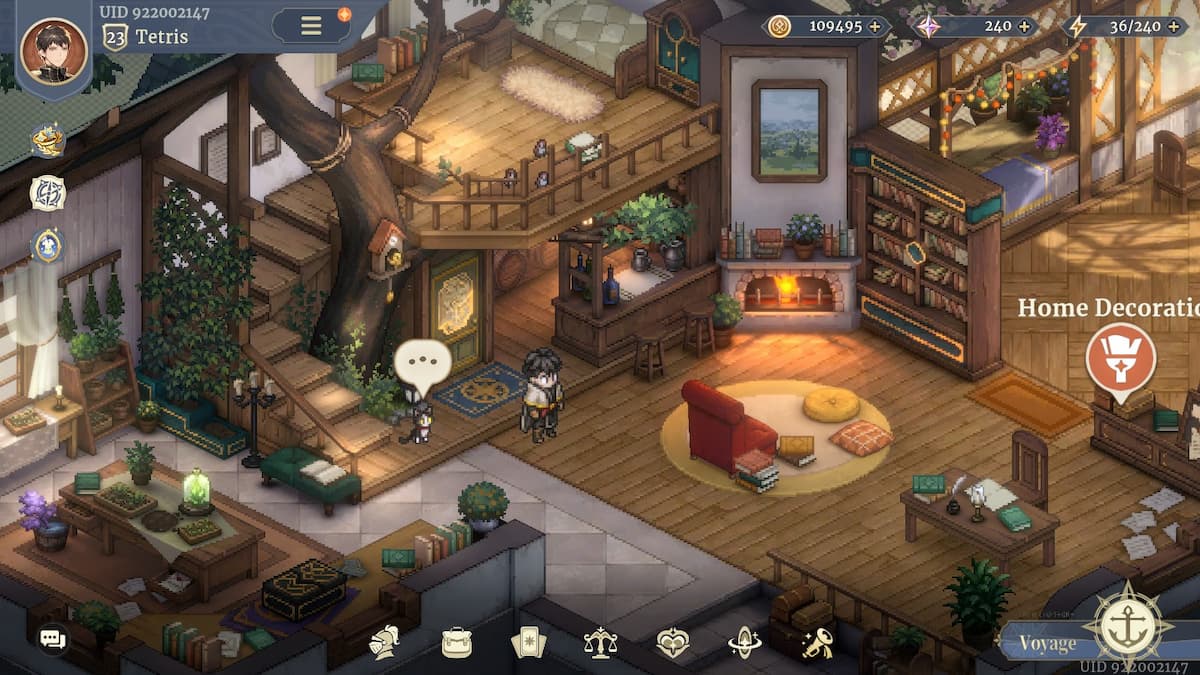This screenshot has width=1200, height=675.
Task: Open the balance scales menu
Action: click(x=600, y=641)
